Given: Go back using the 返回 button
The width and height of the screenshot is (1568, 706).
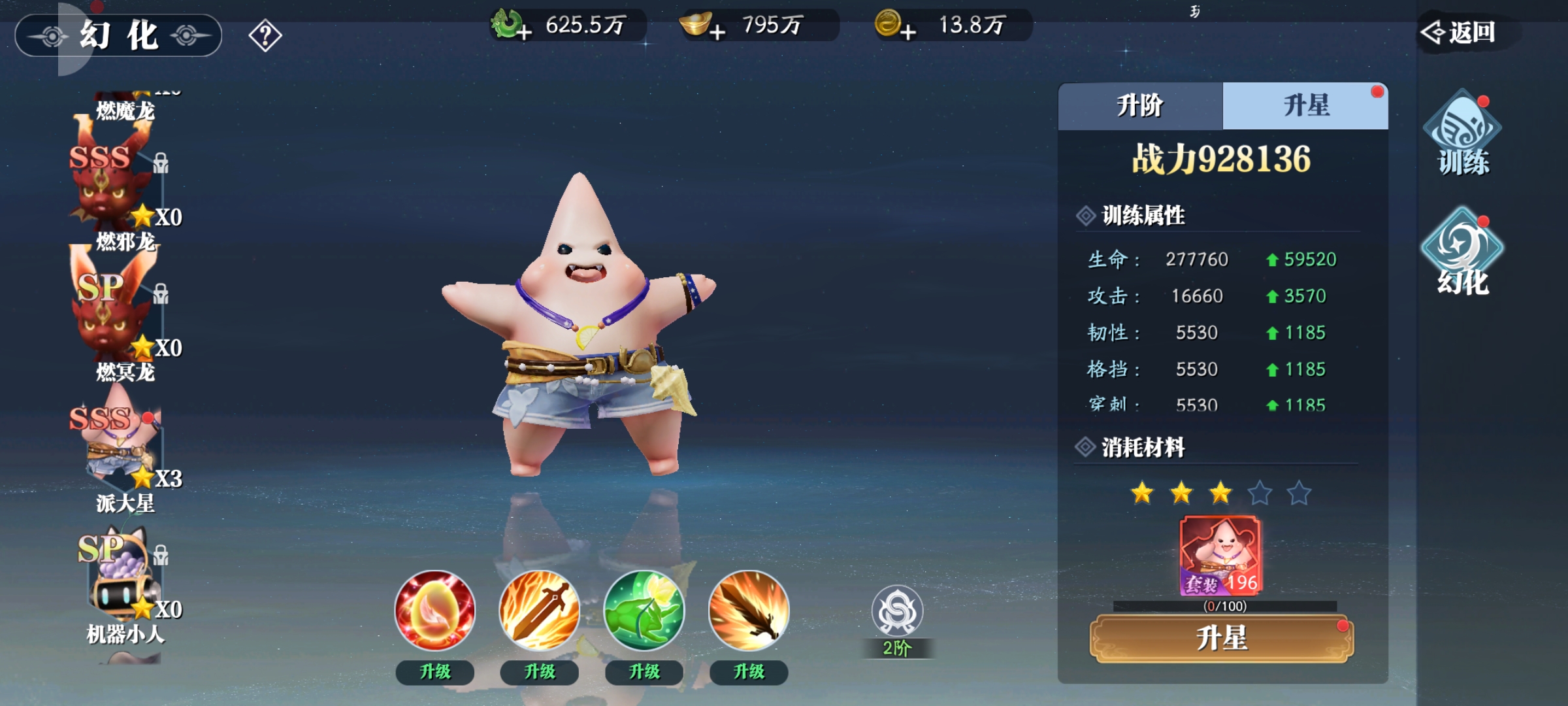Looking at the screenshot, I should point(1461,31).
